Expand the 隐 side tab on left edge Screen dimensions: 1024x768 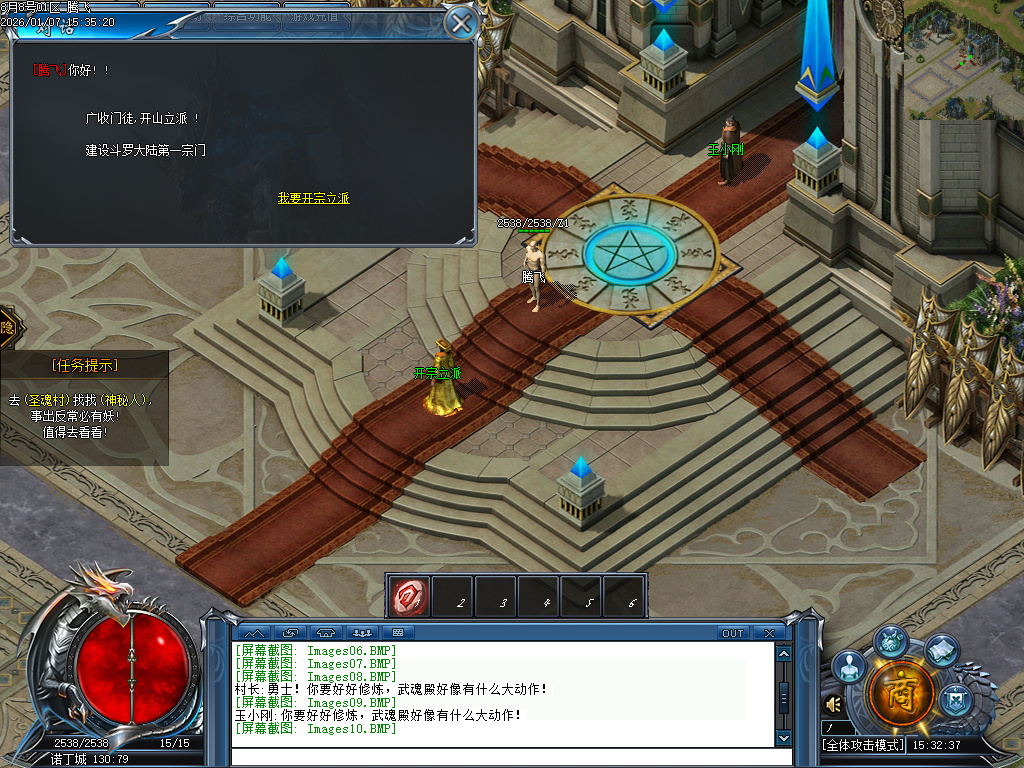point(7,328)
